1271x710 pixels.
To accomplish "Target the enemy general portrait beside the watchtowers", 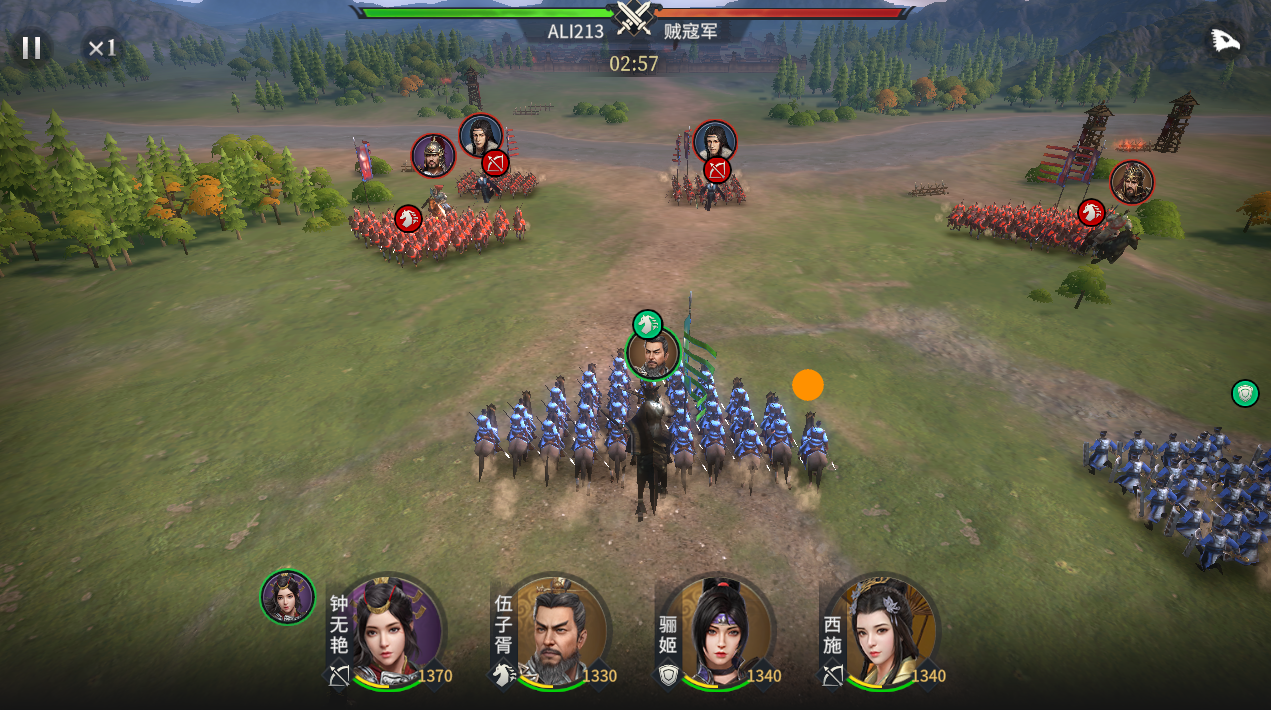I will coord(1132,182).
